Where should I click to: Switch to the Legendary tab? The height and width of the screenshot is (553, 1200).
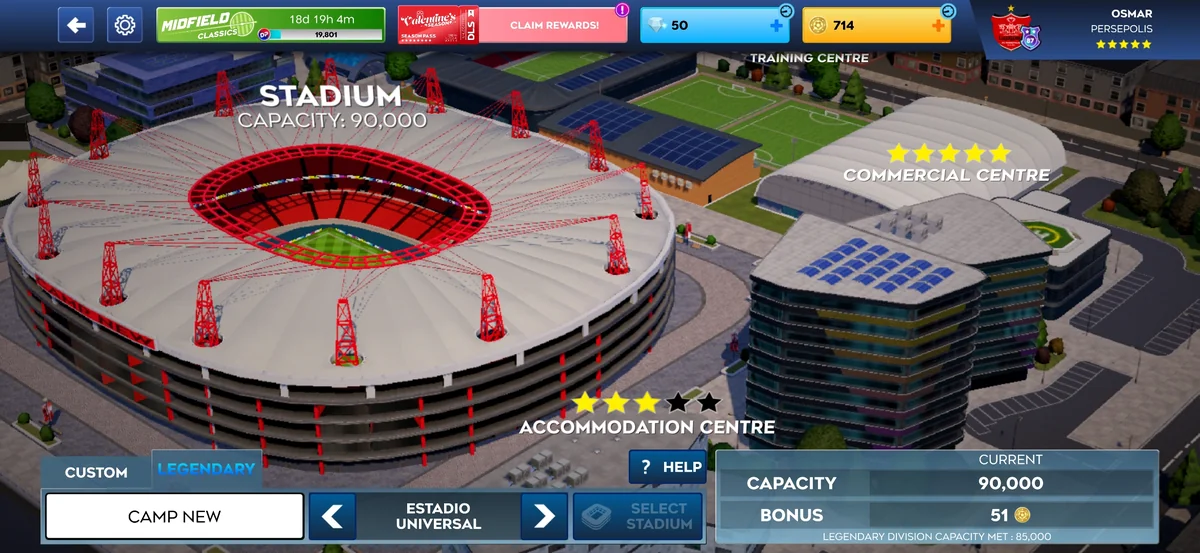point(206,469)
